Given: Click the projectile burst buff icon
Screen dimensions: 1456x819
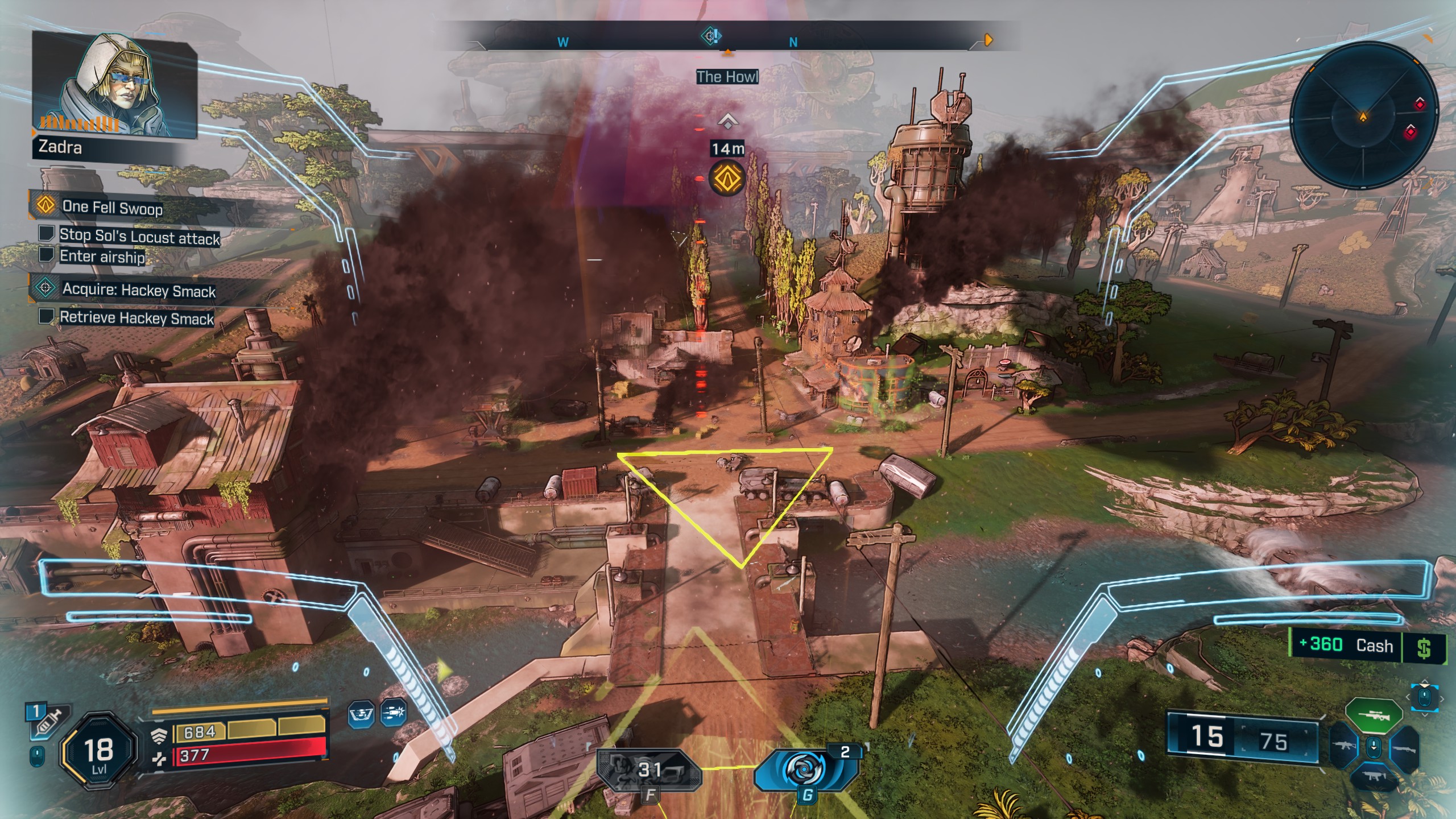Looking at the screenshot, I should coord(394,713).
